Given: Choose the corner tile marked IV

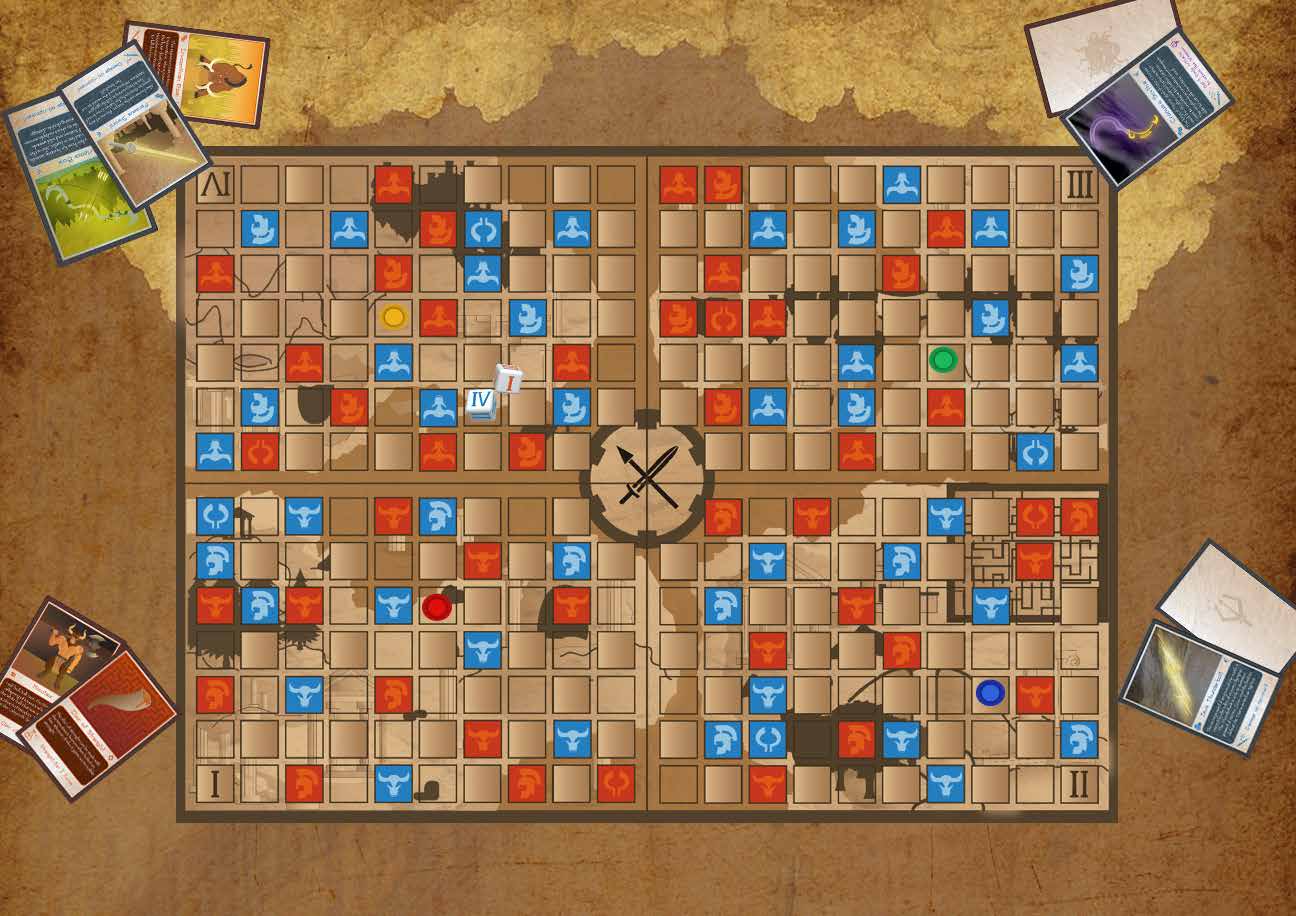Looking at the screenshot, I should coord(215,185).
